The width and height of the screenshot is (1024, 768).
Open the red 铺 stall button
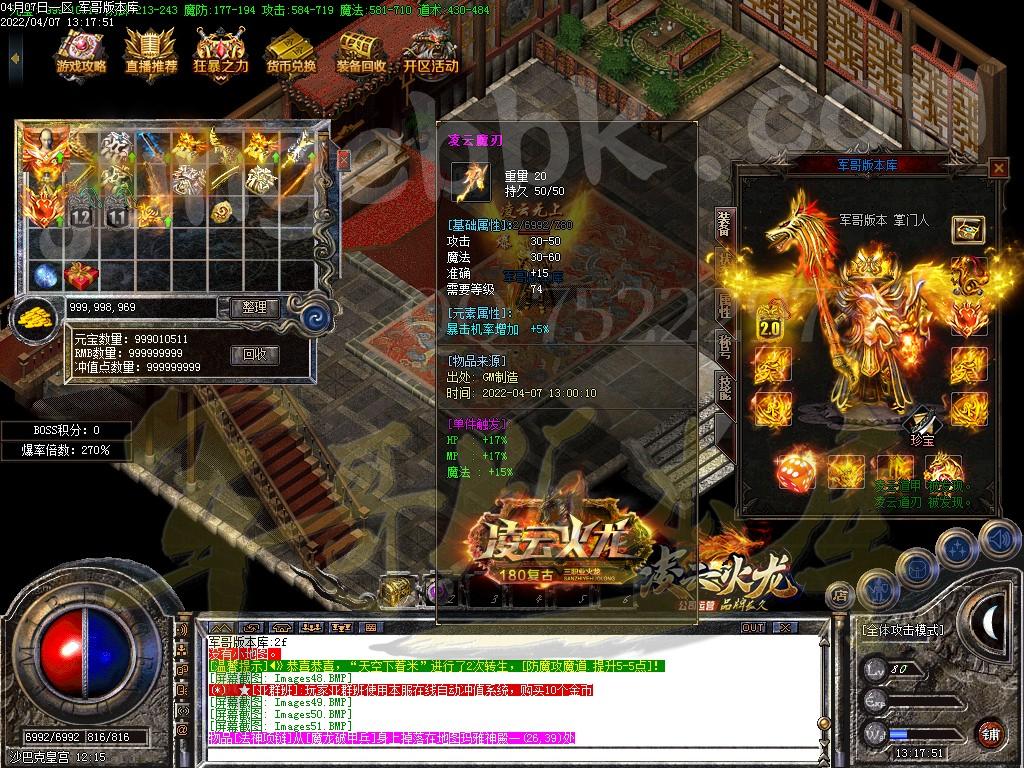coord(990,732)
